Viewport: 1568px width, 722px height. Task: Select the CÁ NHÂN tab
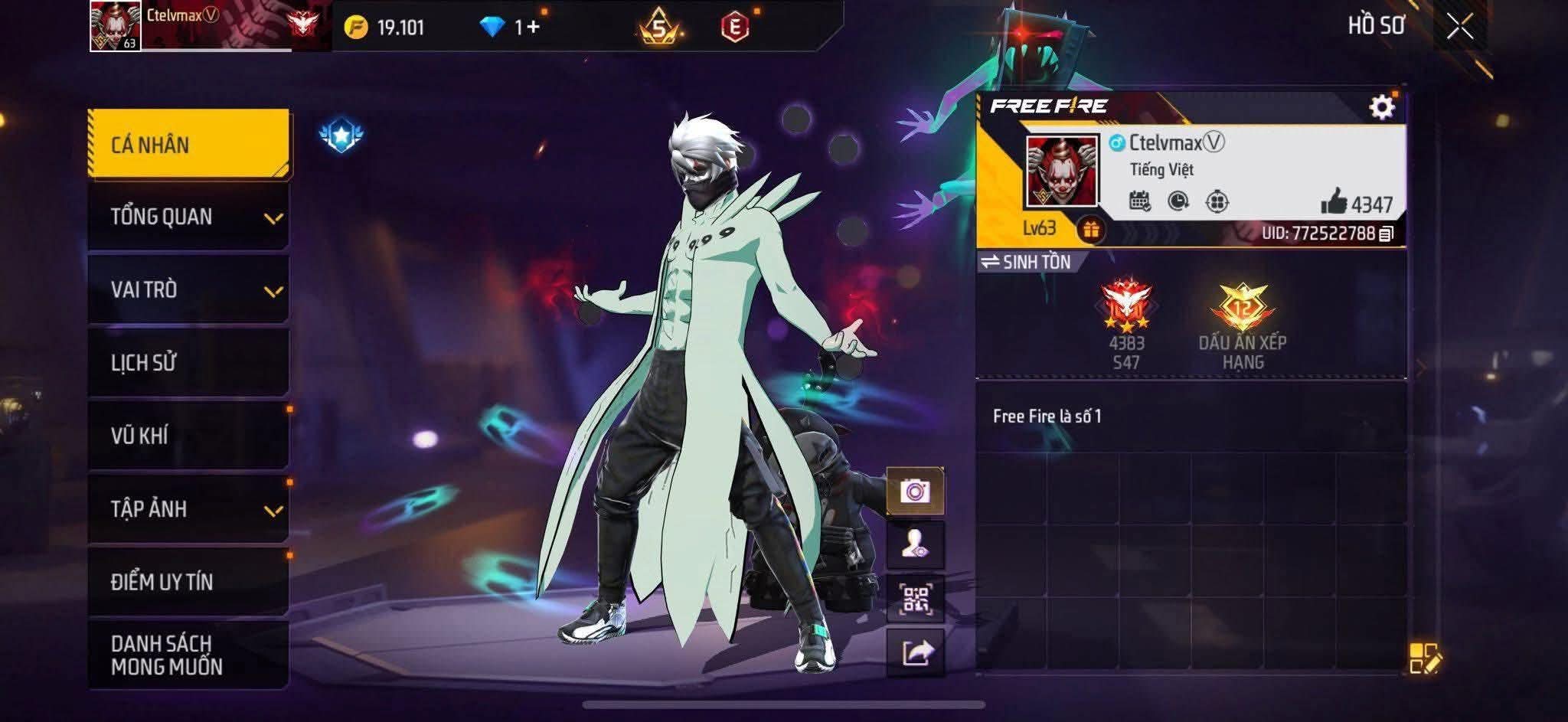click(188, 144)
